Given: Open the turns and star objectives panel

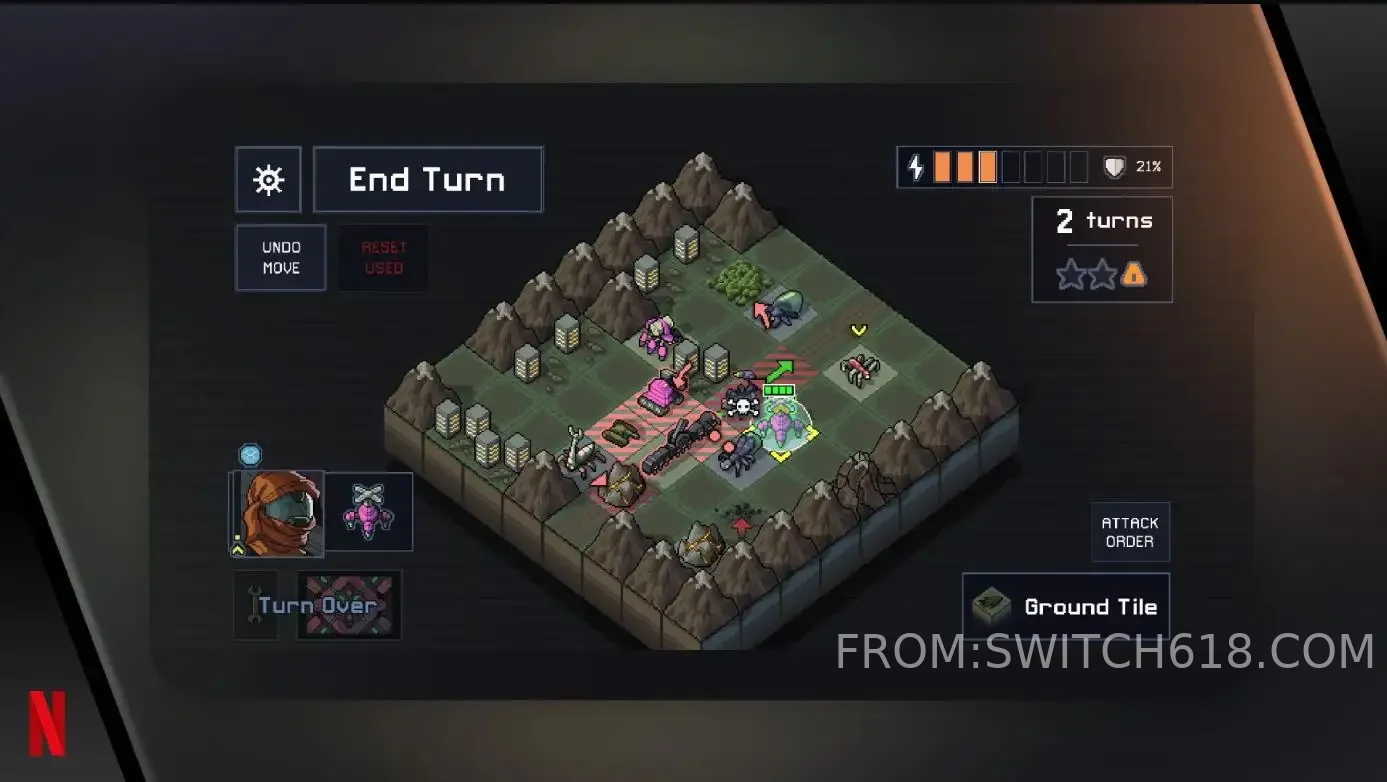Looking at the screenshot, I should [x=1102, y=249].
